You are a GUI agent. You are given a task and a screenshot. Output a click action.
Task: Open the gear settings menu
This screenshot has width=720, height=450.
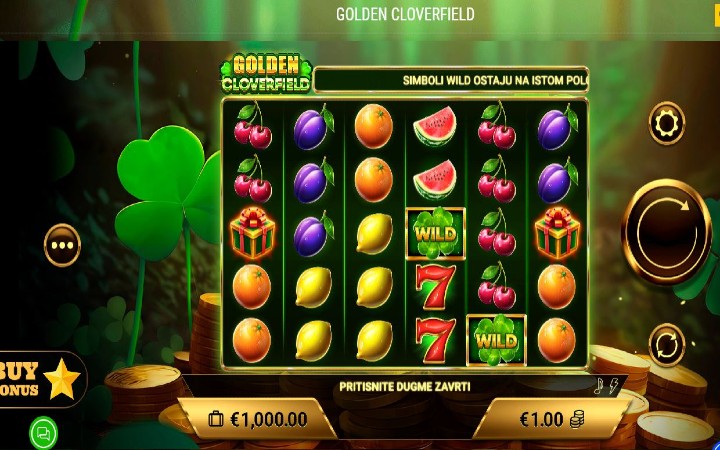tap(666, 124)
